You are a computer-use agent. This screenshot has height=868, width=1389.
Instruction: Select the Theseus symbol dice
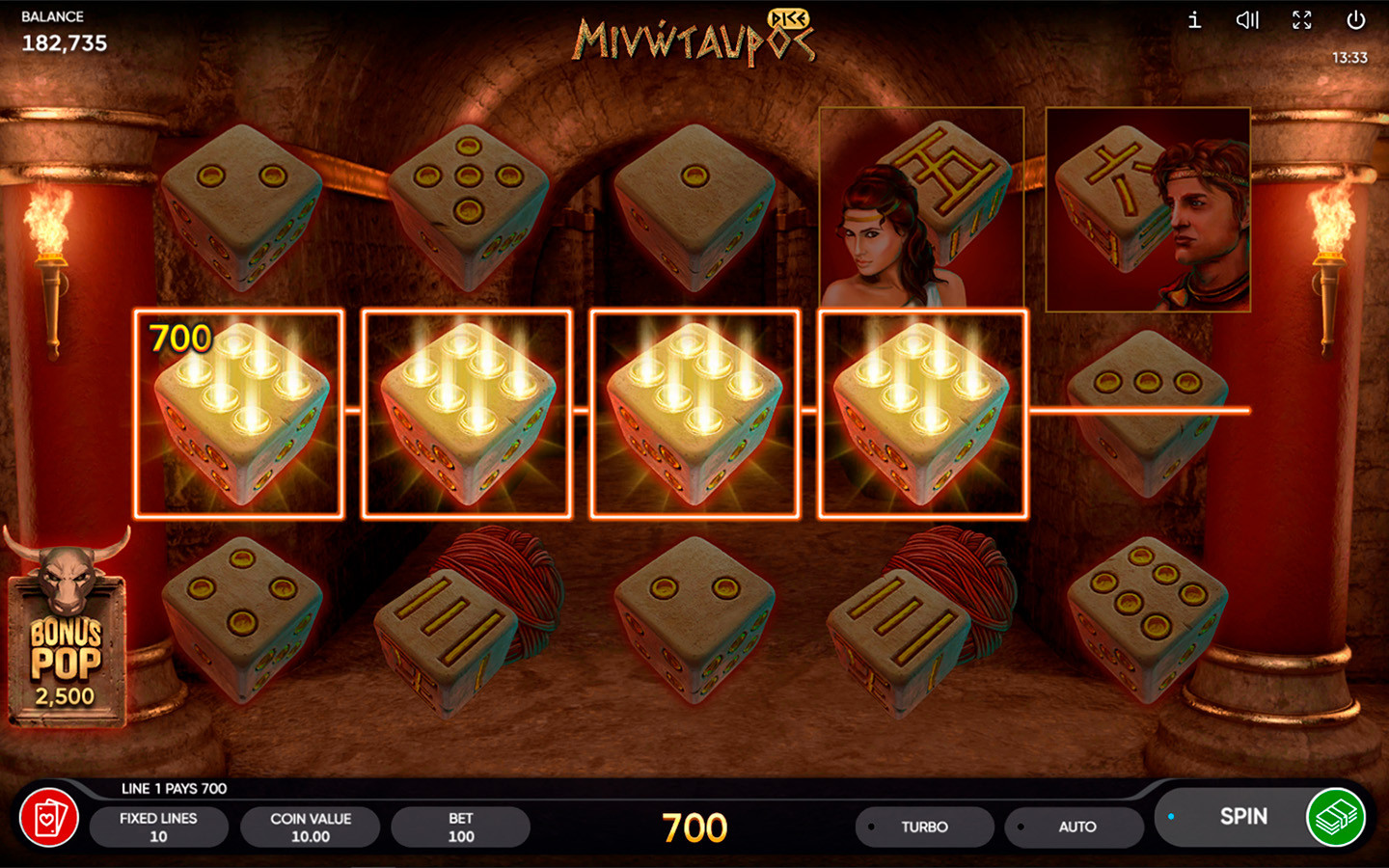[1146, 207]
